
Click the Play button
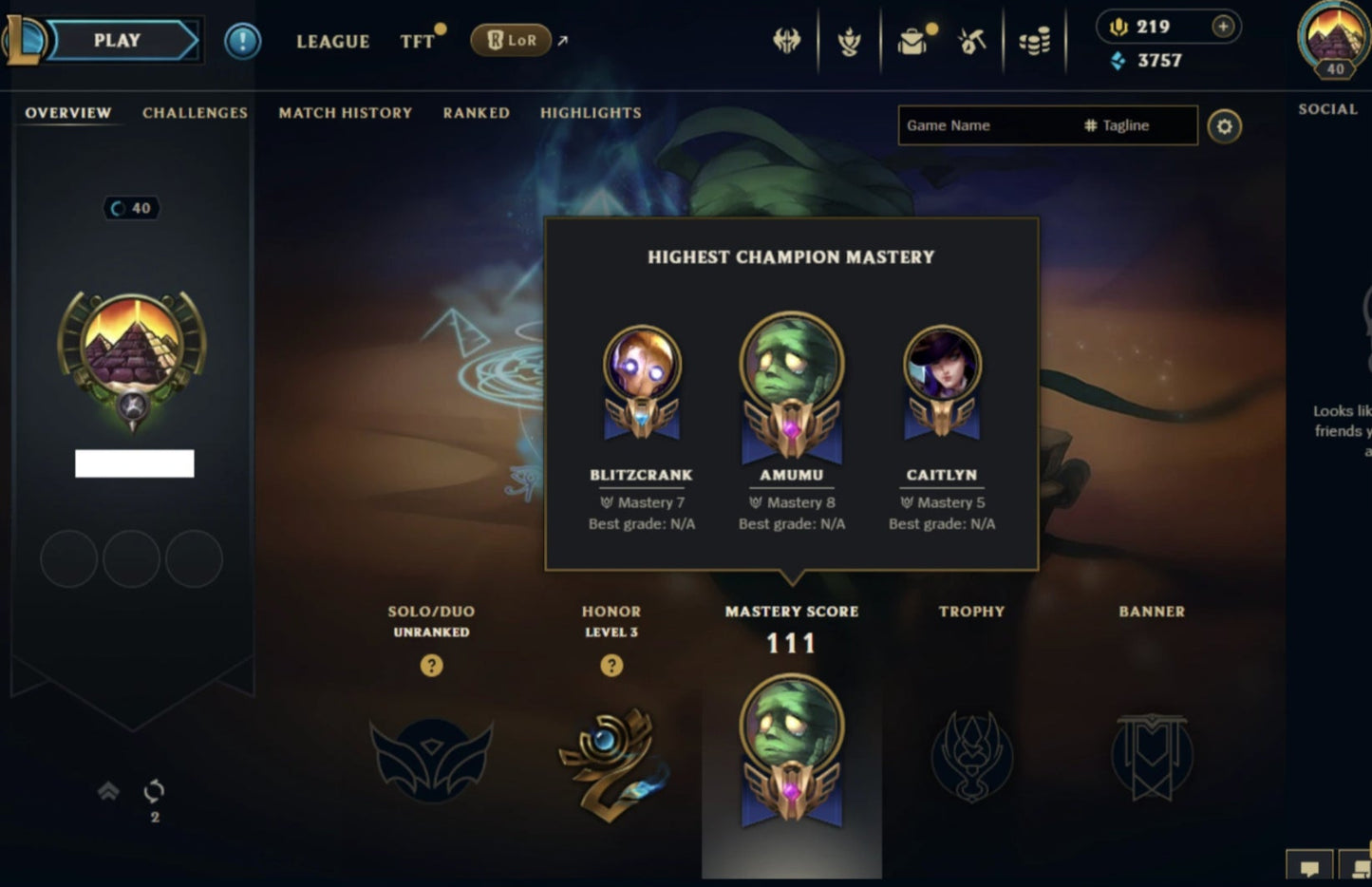[116, 40]
